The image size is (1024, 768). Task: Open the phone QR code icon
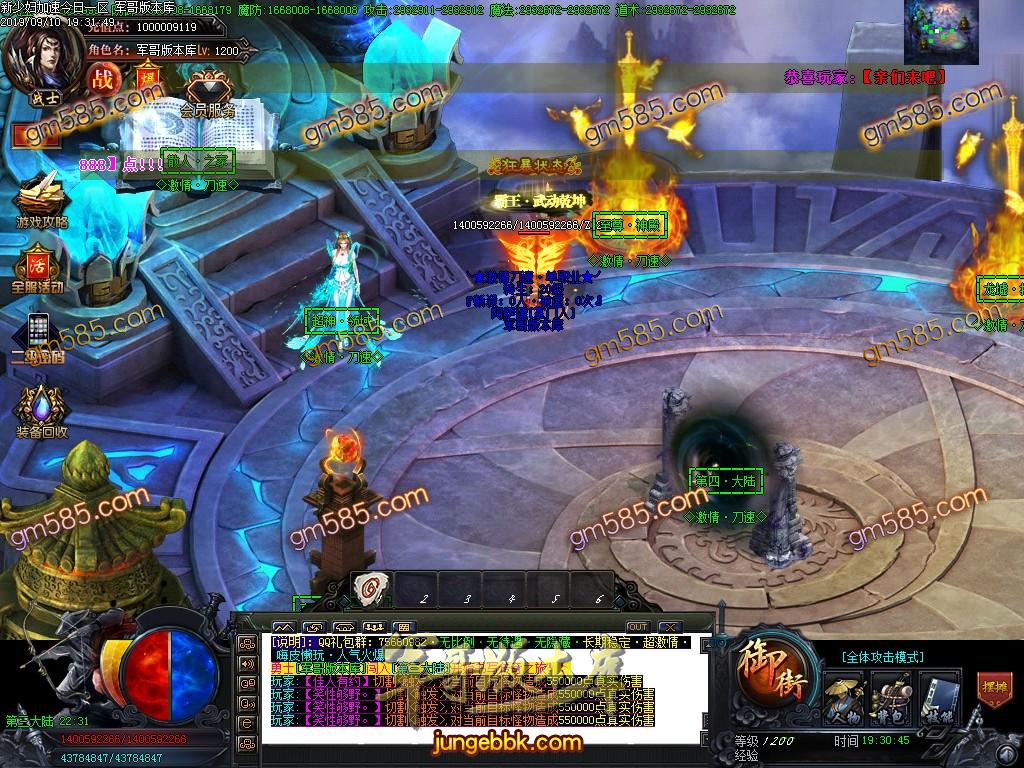pos(38,335)
